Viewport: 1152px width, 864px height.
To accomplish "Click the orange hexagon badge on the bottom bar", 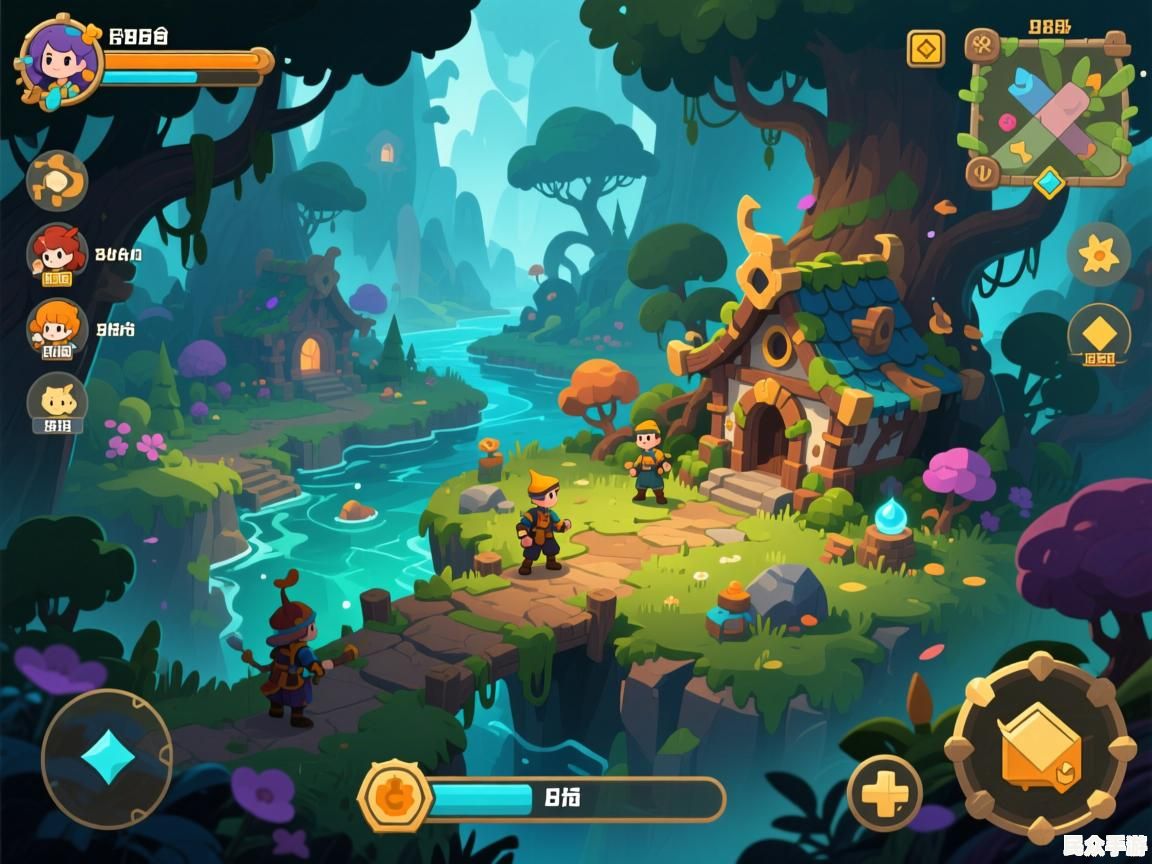I will click(x=394, y=796).
